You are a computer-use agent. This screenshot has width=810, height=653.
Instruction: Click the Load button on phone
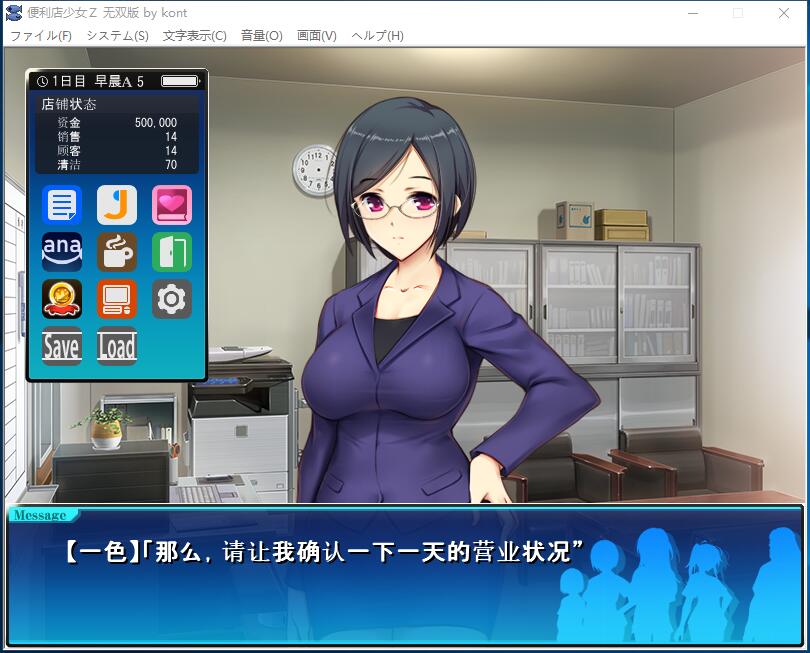pyautogui.click(x=117, y=346)
